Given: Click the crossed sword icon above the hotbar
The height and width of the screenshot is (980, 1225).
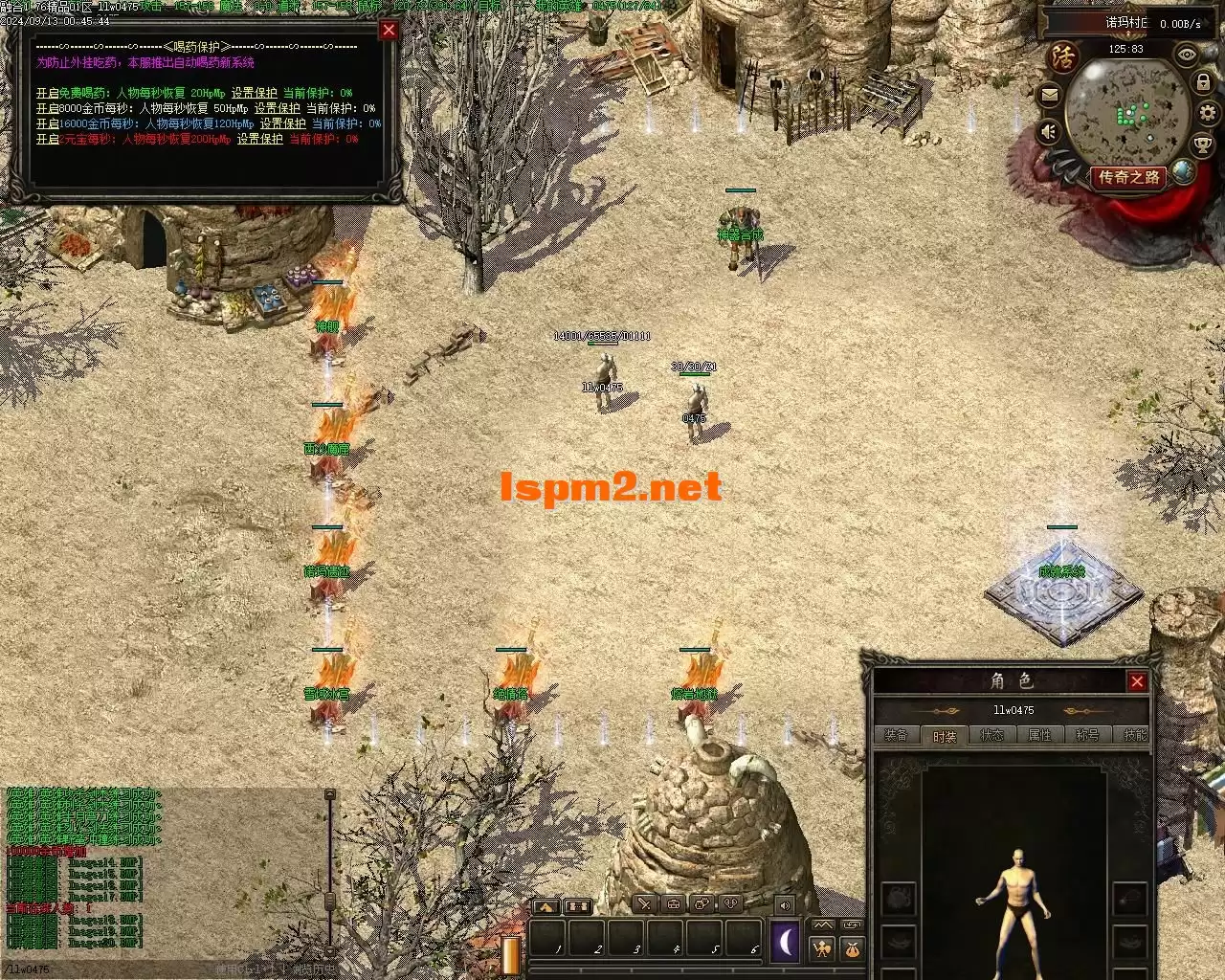Looking at the screenshot, I should click(645, 904).
